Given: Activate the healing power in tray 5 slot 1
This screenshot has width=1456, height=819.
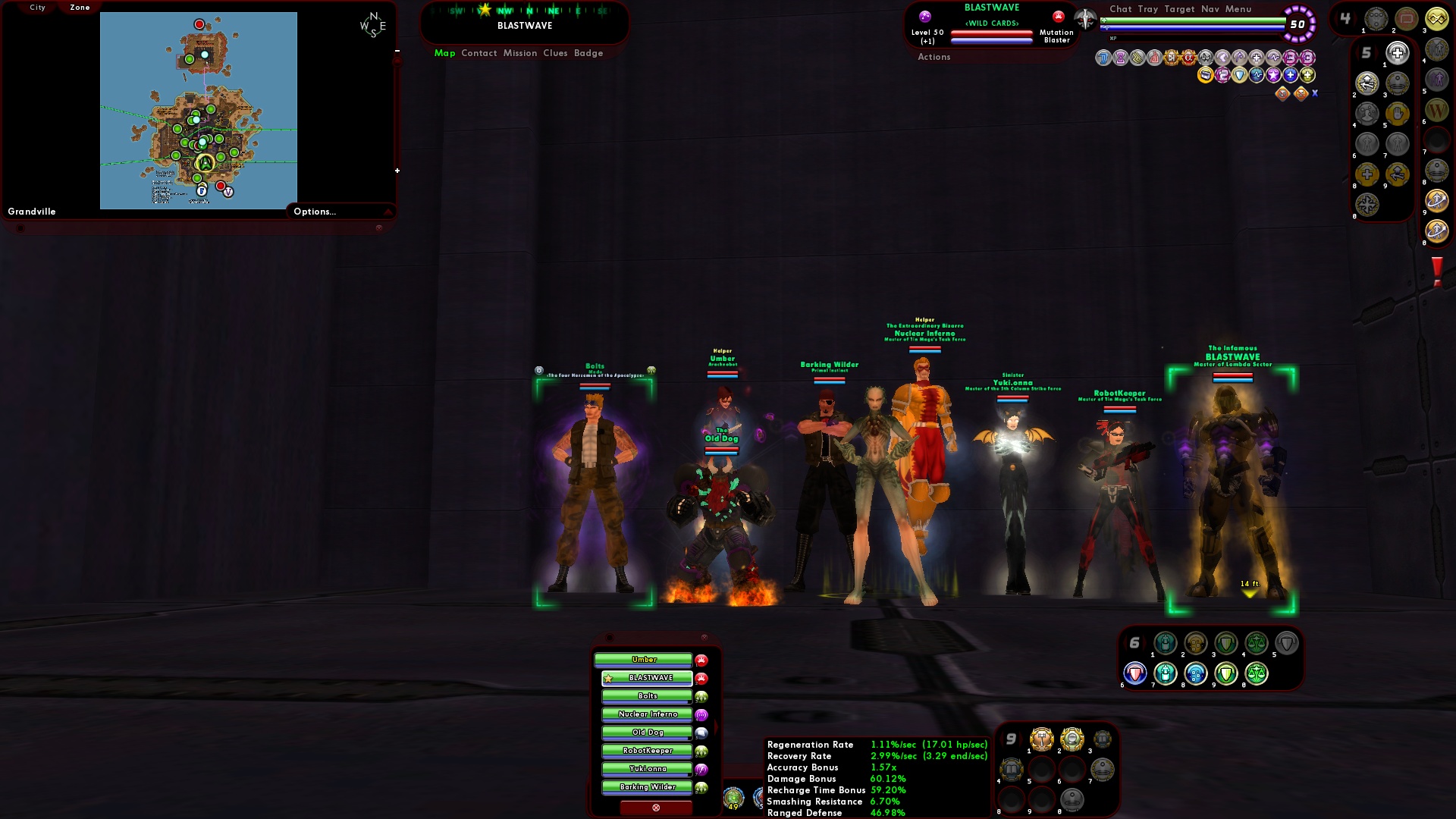Looking at the screenshot, I should (1397, 52).
